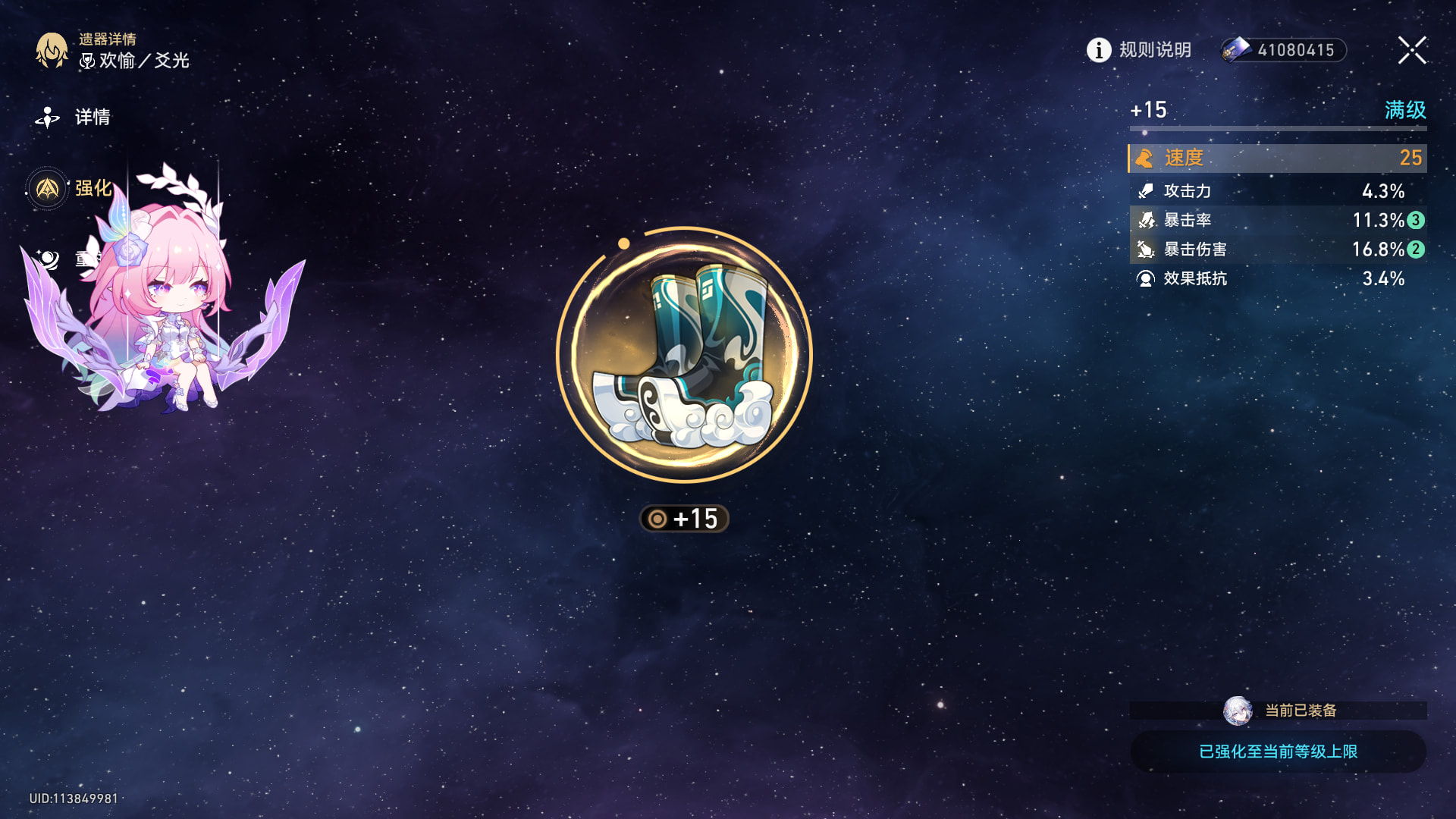1456x819 pixels.
Task: Select the 暴击伤害 crit damage substat row
Action: click(1278, 249)
